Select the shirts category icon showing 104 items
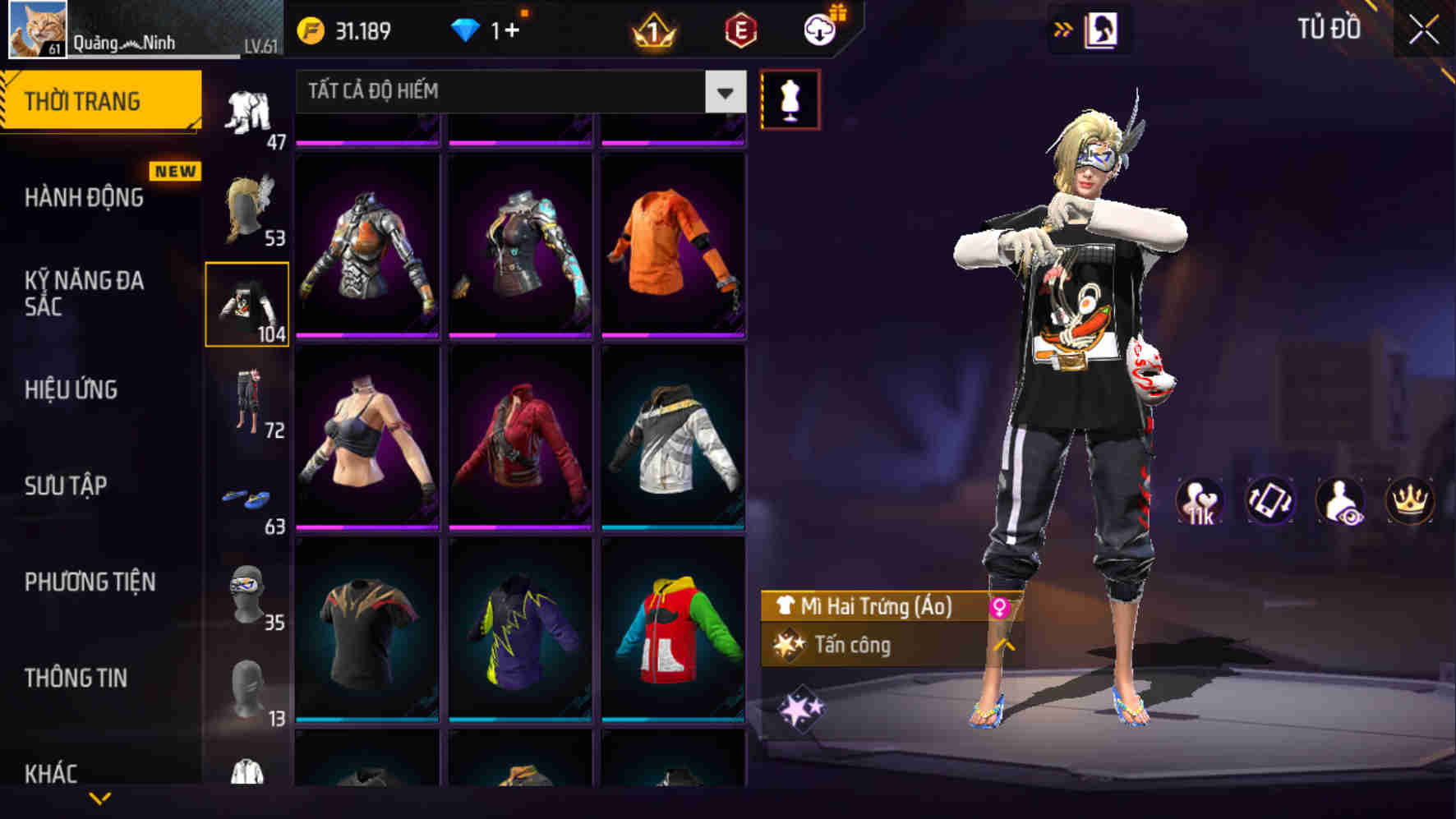 248,302
